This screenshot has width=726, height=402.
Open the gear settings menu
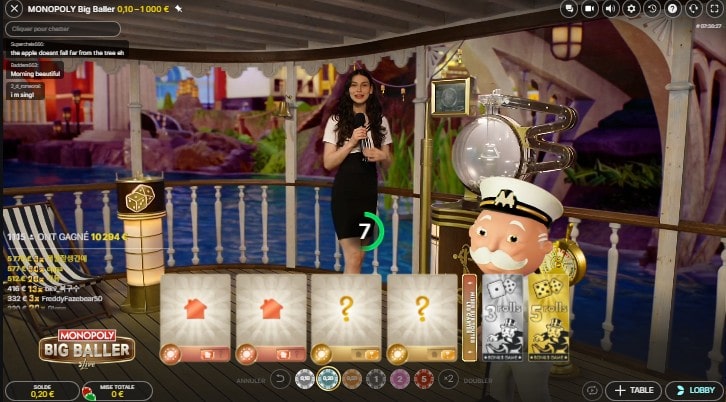click(x=631, y=8)
